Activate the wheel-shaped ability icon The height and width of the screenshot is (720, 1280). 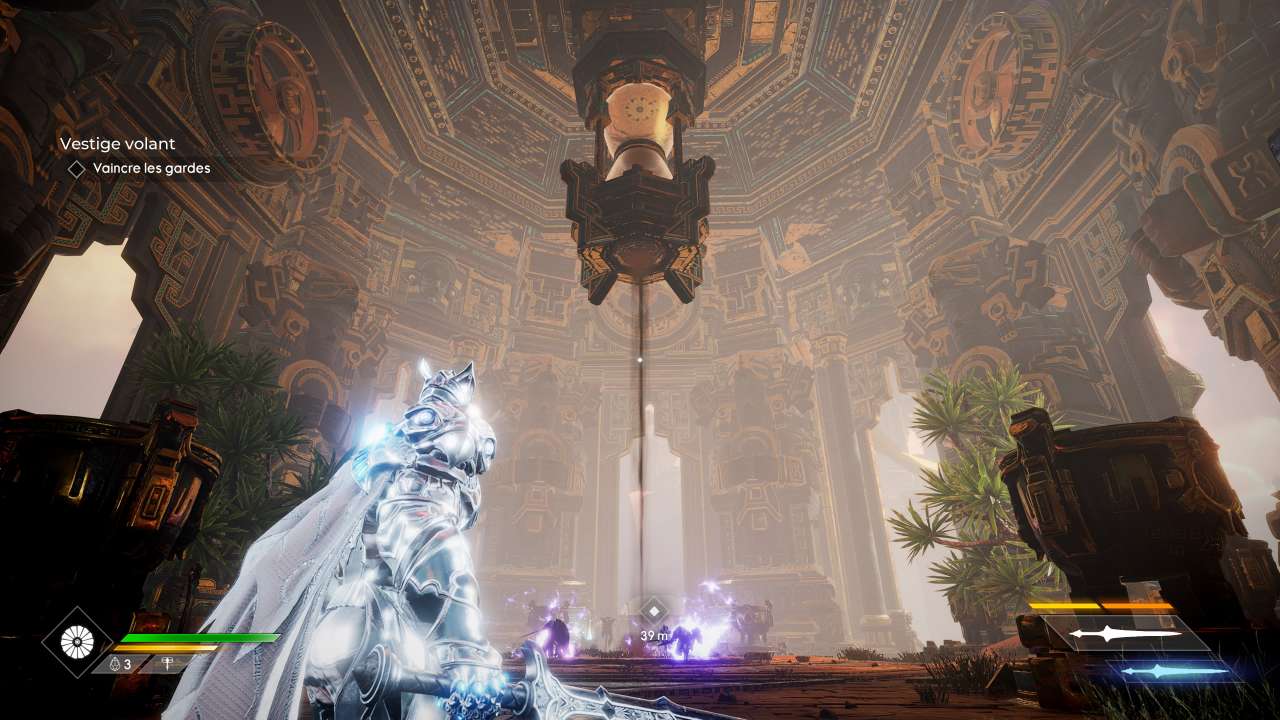(x=77, y=642)
